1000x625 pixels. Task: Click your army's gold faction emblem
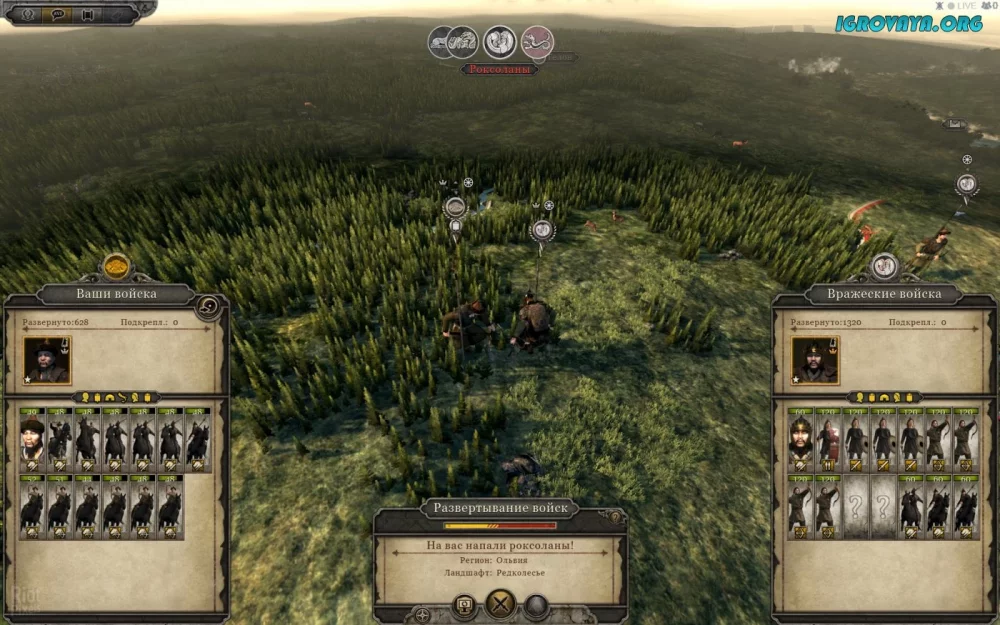click(x=117, y=267)
